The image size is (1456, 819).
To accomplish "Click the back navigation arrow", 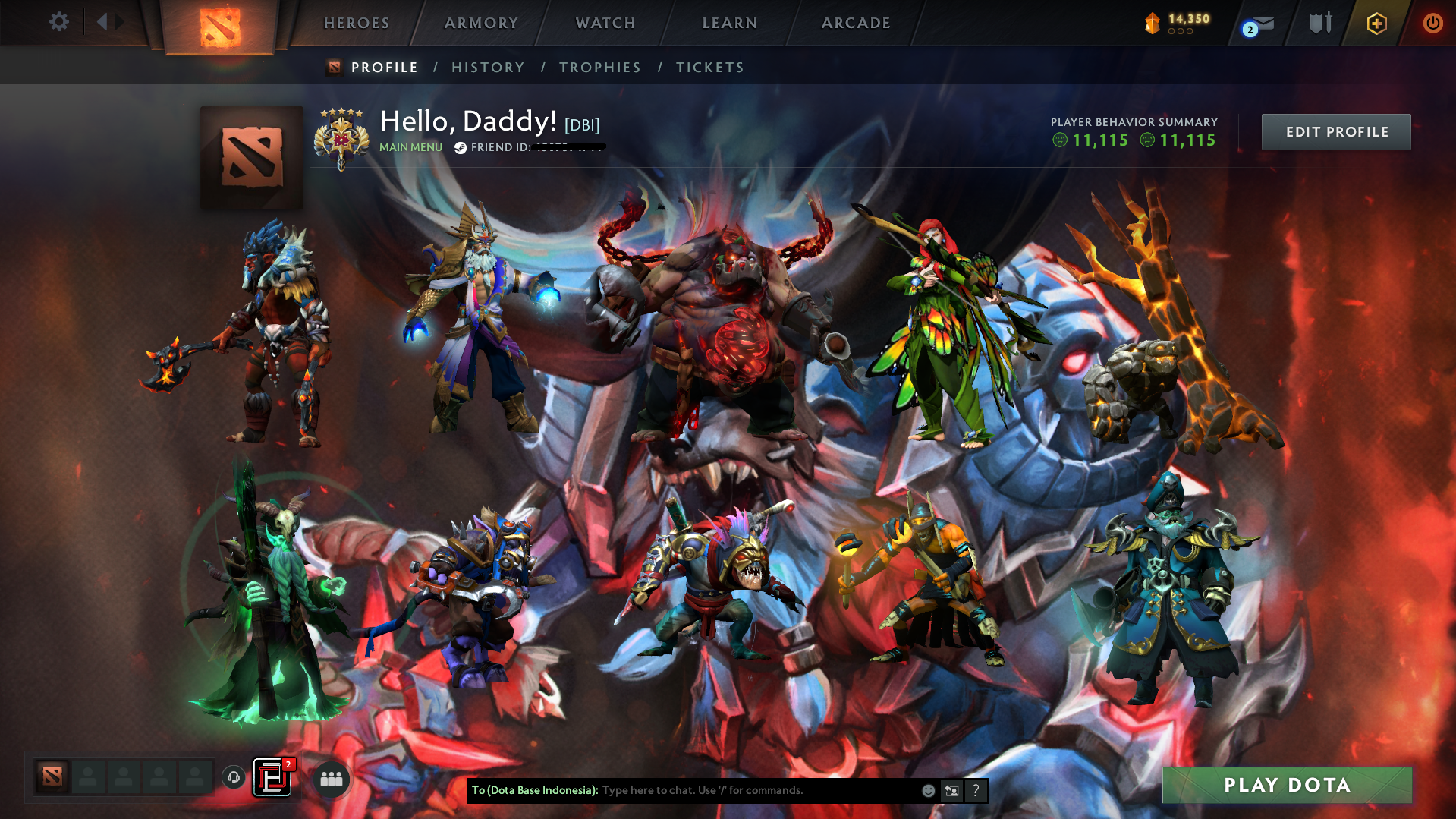I will [x=102, y=21].
